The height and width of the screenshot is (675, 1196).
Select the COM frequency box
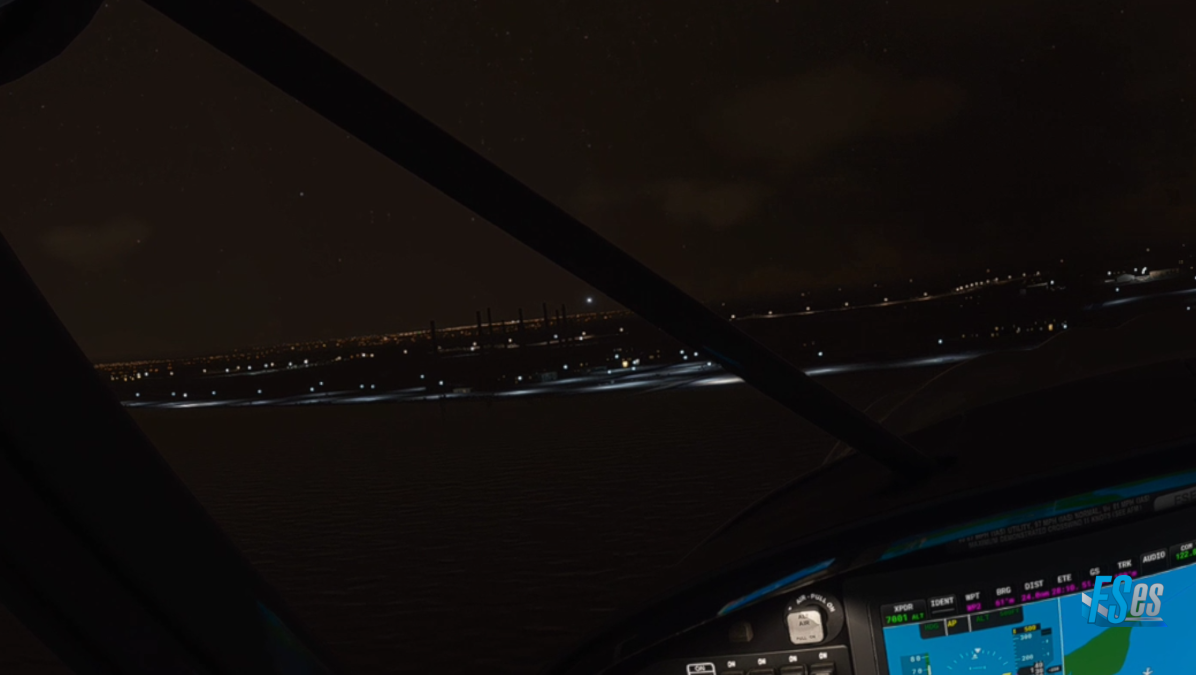(x=1185, y=549)
